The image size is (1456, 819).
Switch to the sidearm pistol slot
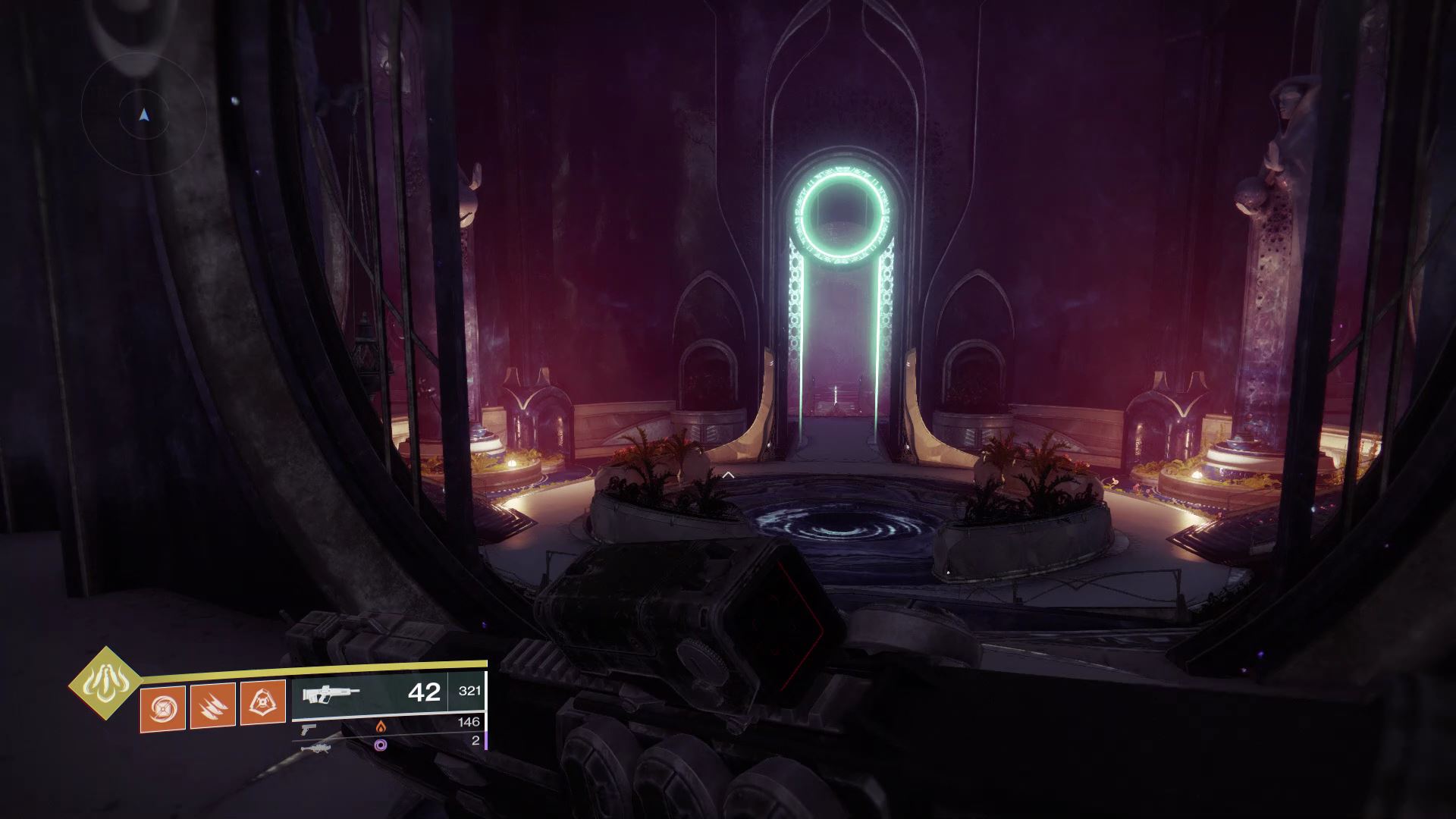coord(309,728)
